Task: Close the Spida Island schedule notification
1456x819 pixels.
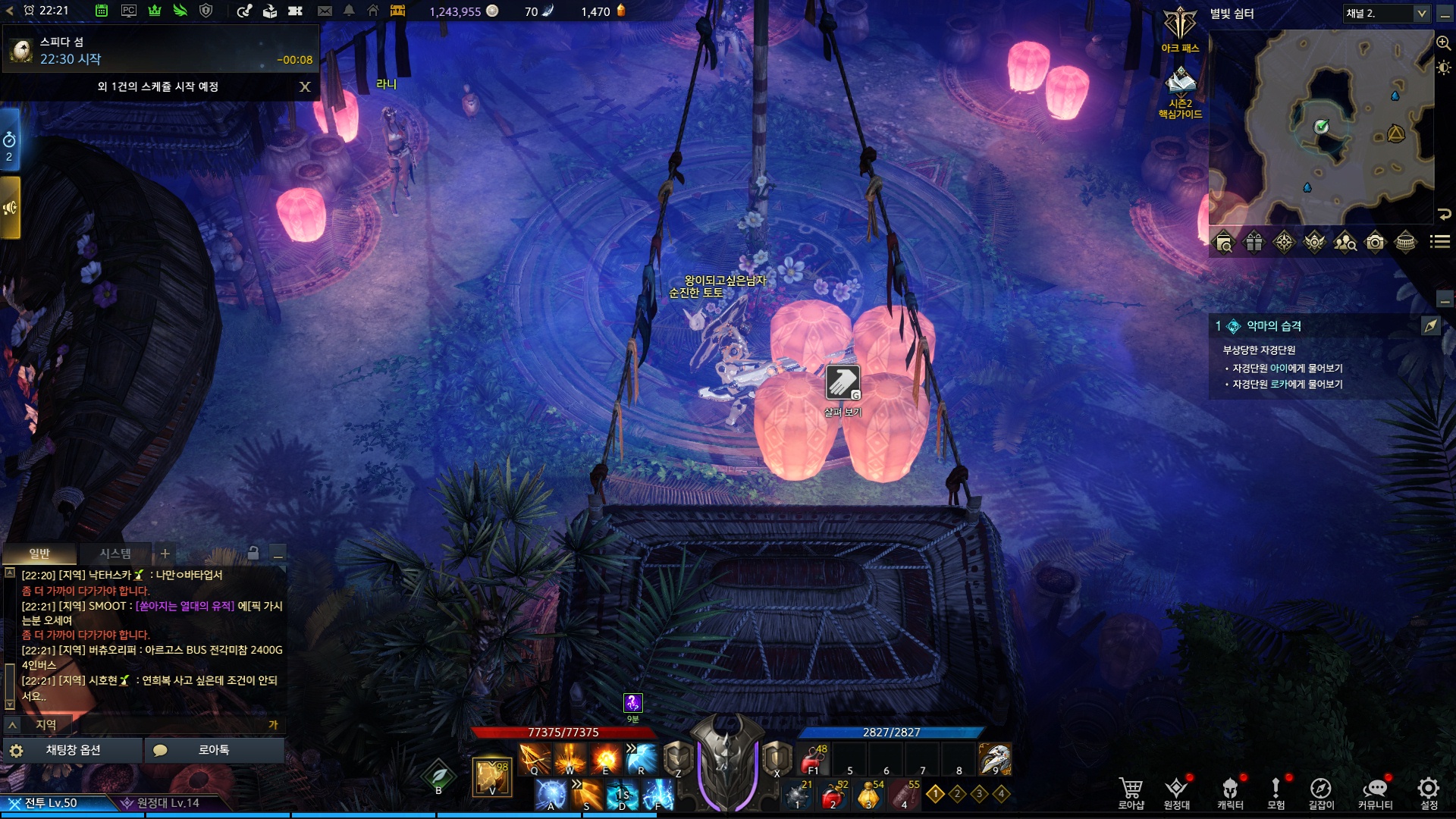Action: tap(305, 87)
